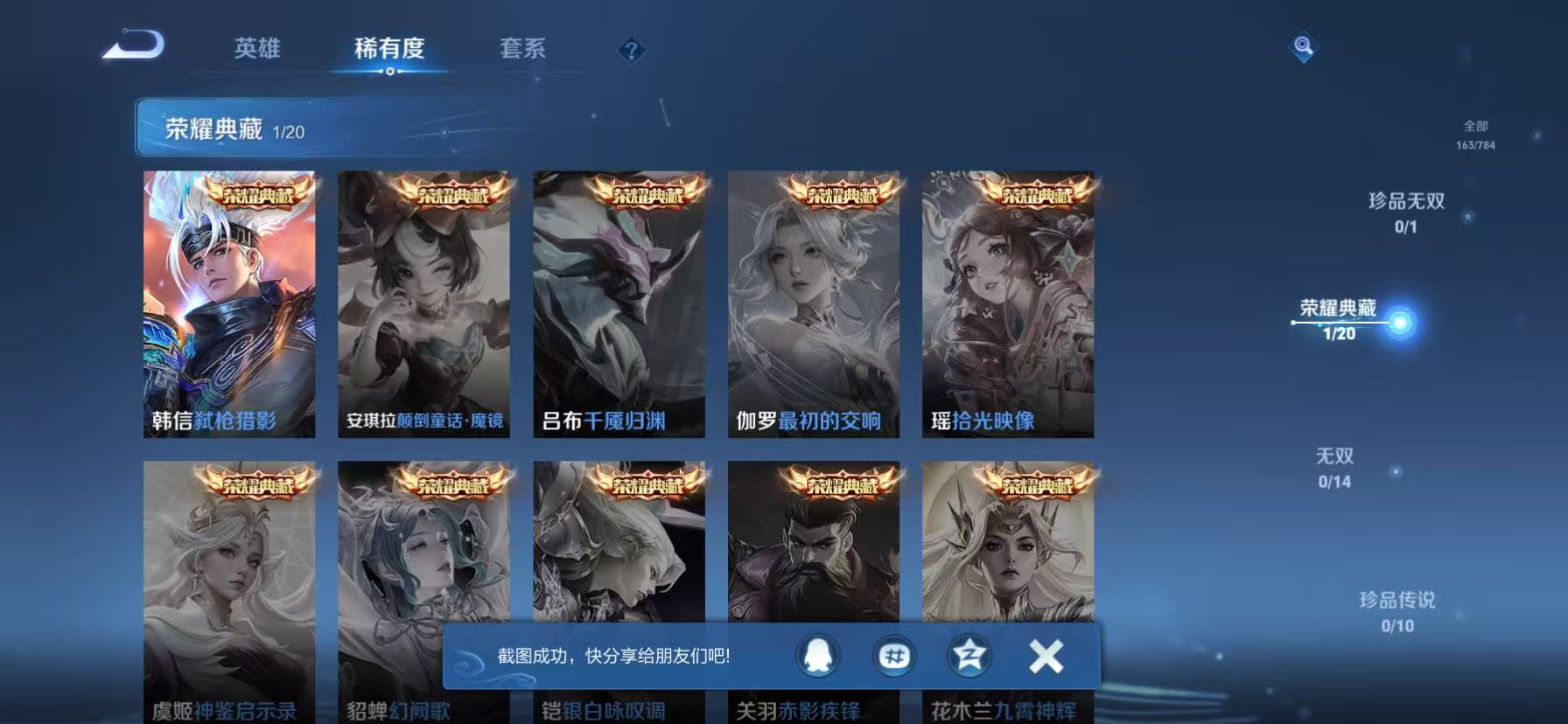
Task: Select the 稀有度 tab
Action: coord(388,50)
